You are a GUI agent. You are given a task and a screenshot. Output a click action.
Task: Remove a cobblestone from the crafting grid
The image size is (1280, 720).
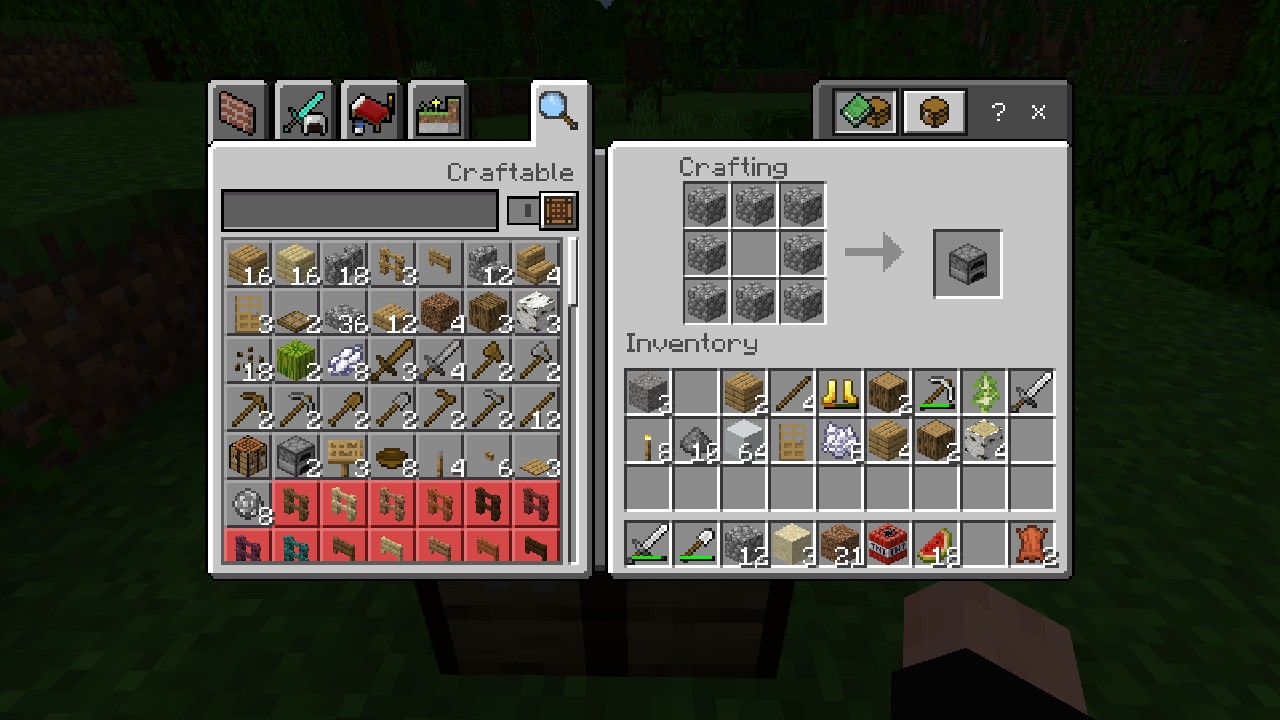pyautogui.click(x=706, y=205)
